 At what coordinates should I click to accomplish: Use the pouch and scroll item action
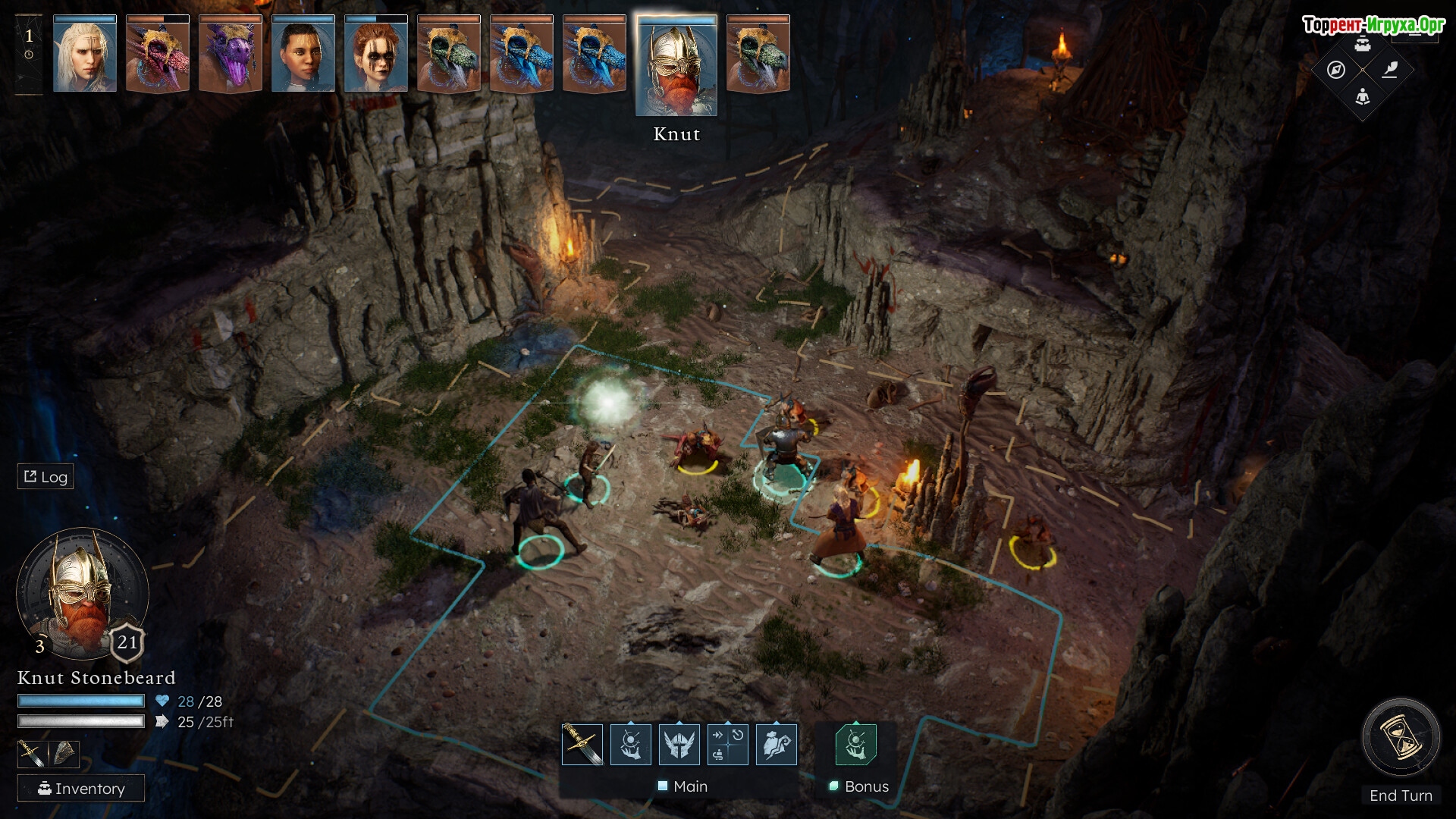point(776,745)
